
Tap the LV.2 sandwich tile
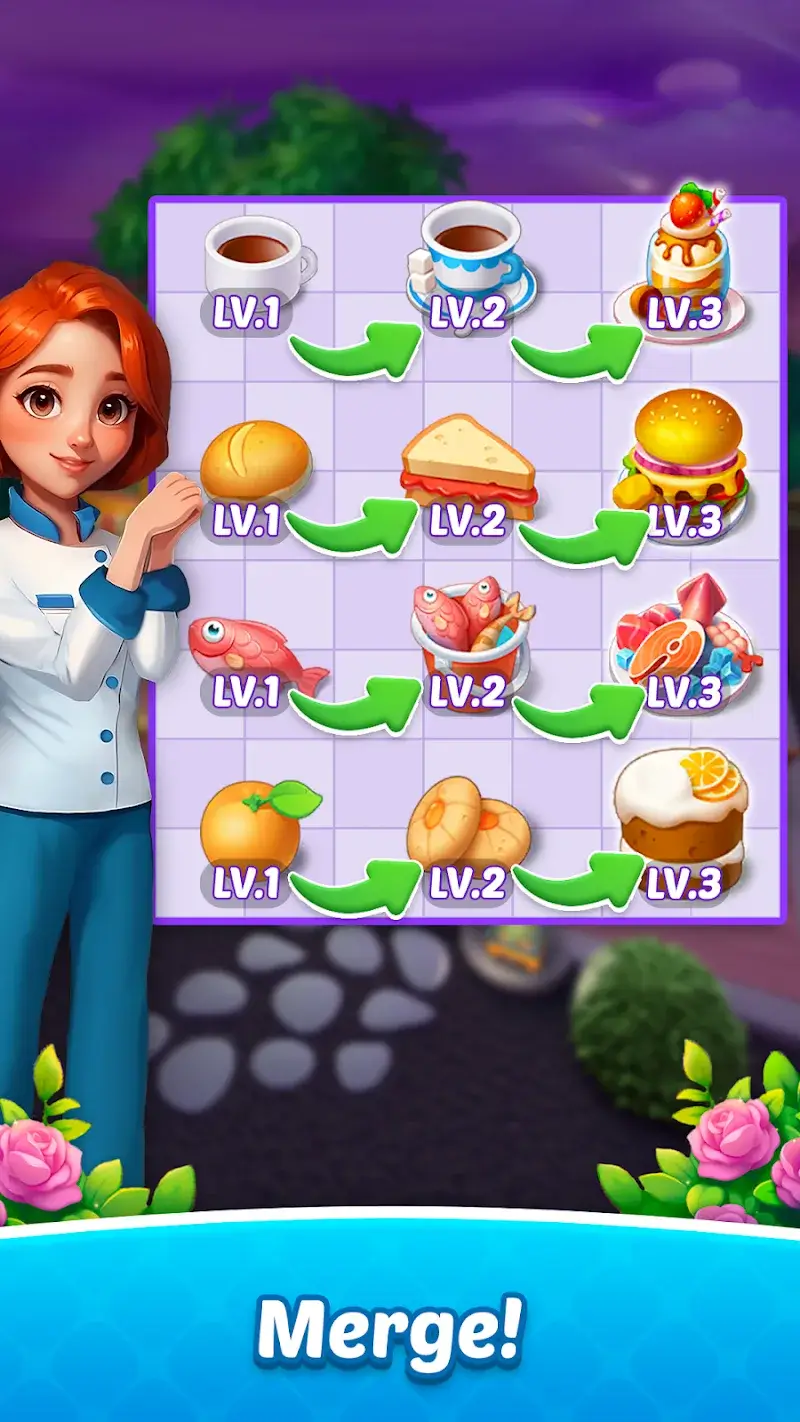[468, 467]
